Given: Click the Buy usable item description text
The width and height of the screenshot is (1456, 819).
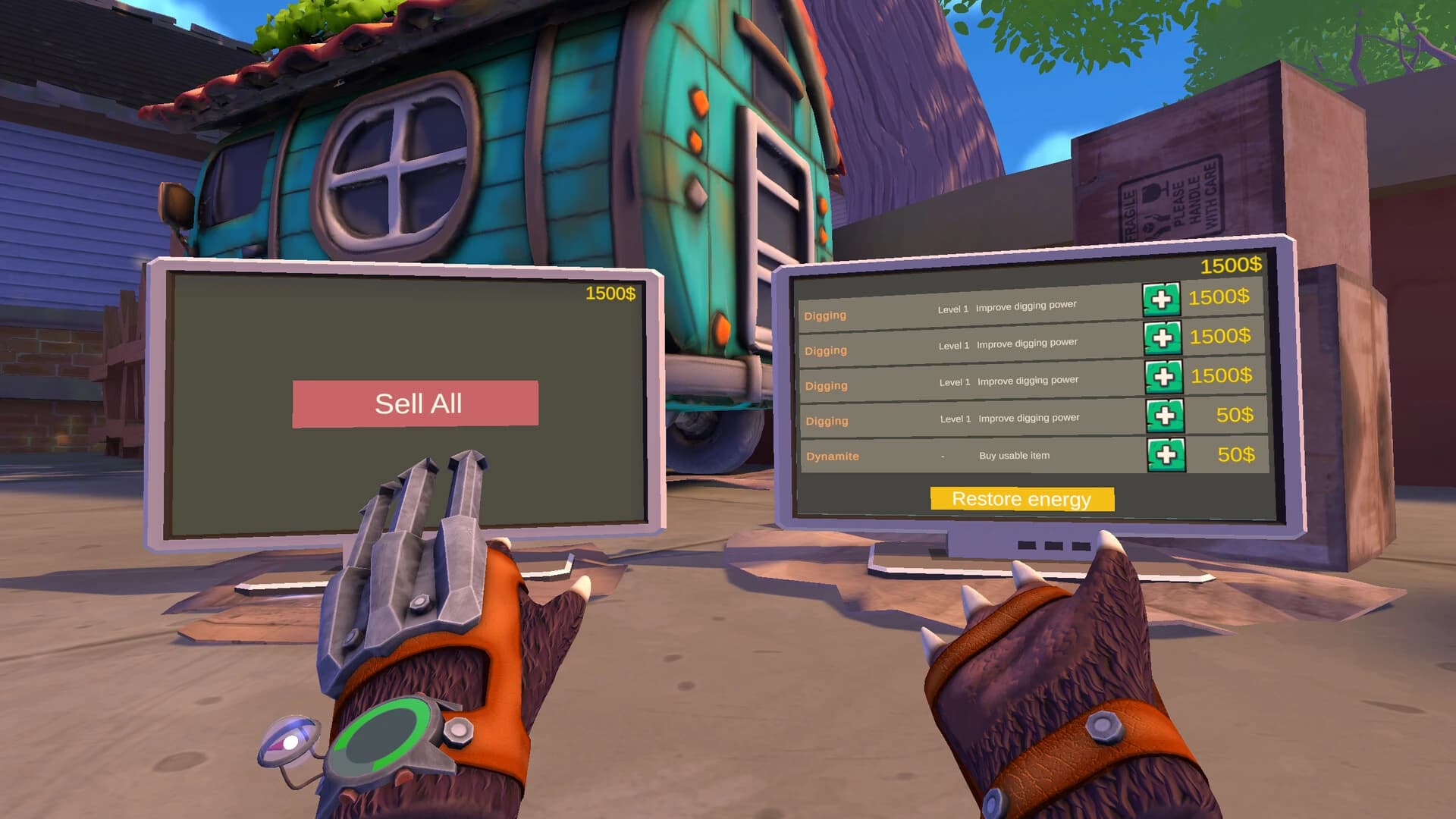Looking at the screenshot, I should [x=1016, y=456].
